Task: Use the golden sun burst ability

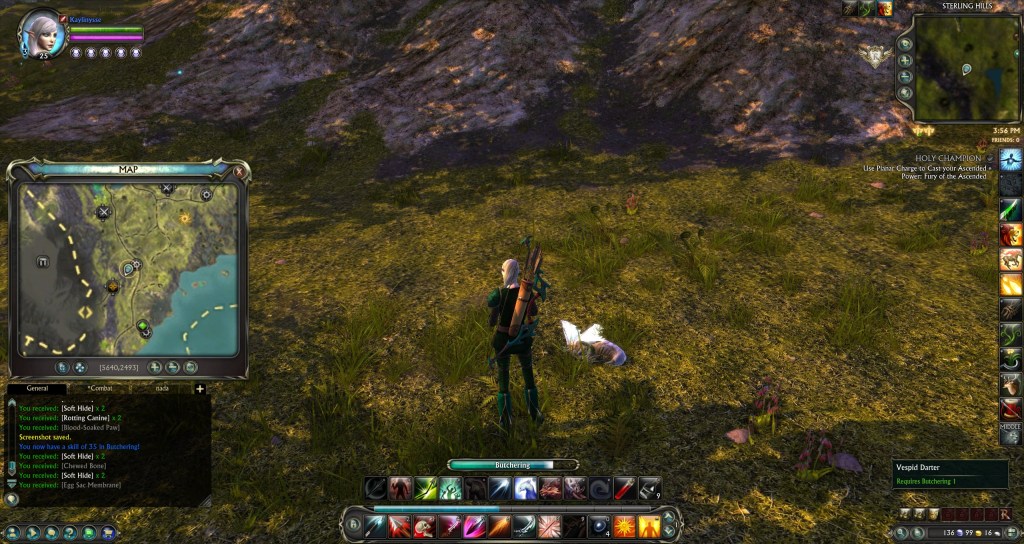Action: pyautogui.click(x=624, y=526)
